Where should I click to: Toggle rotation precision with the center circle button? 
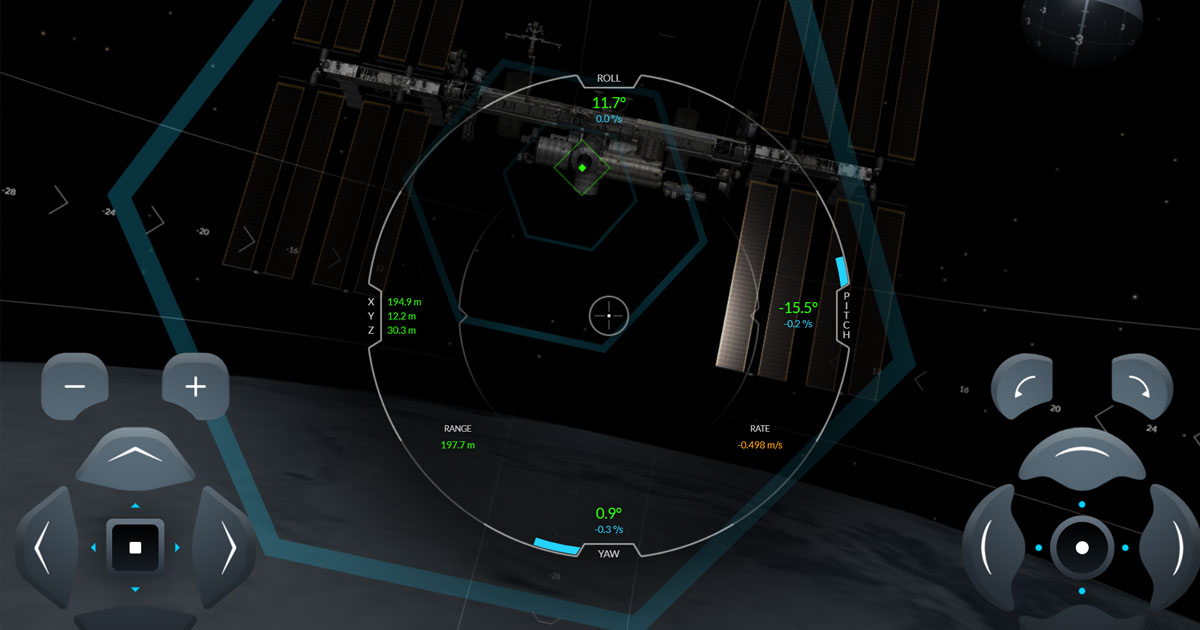pyautogui.click(x=1082, y=548)
